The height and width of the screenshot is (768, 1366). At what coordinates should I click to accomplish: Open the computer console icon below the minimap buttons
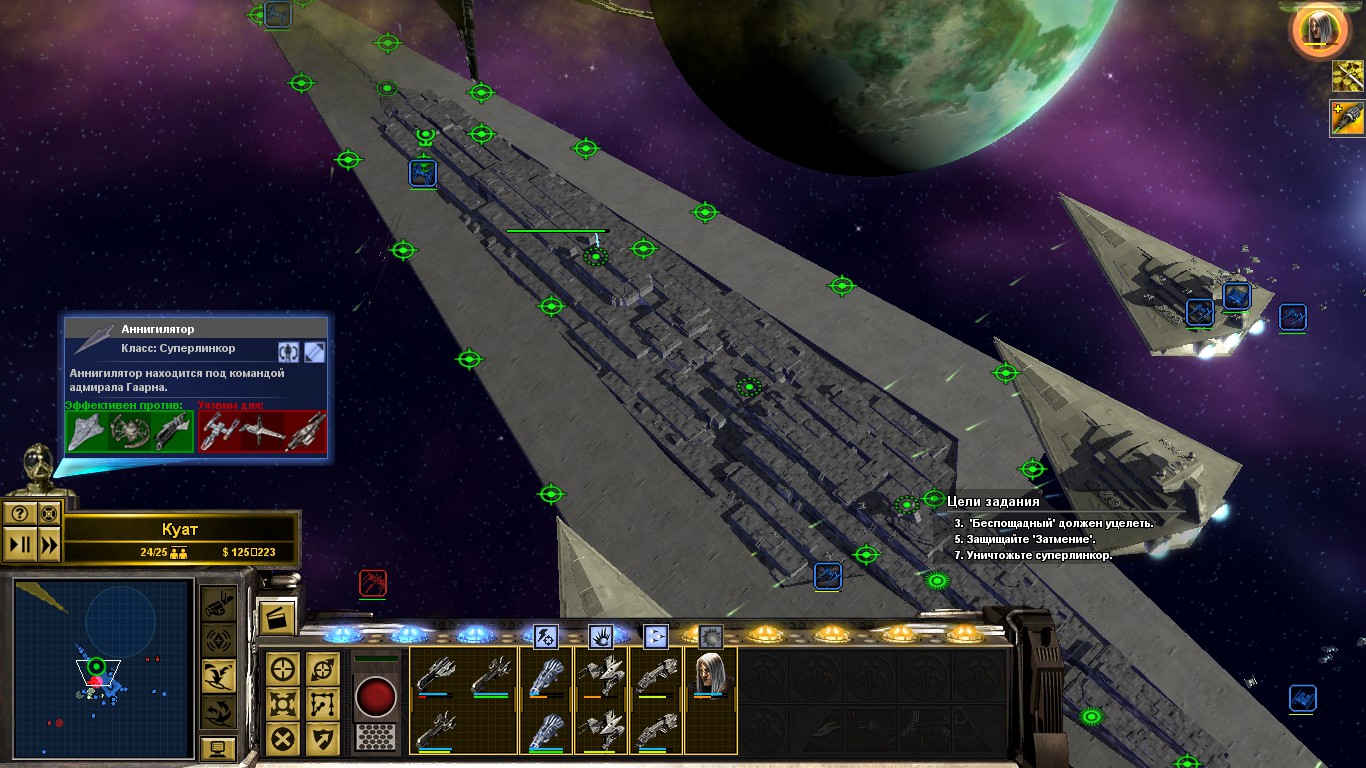pos(218,746)
